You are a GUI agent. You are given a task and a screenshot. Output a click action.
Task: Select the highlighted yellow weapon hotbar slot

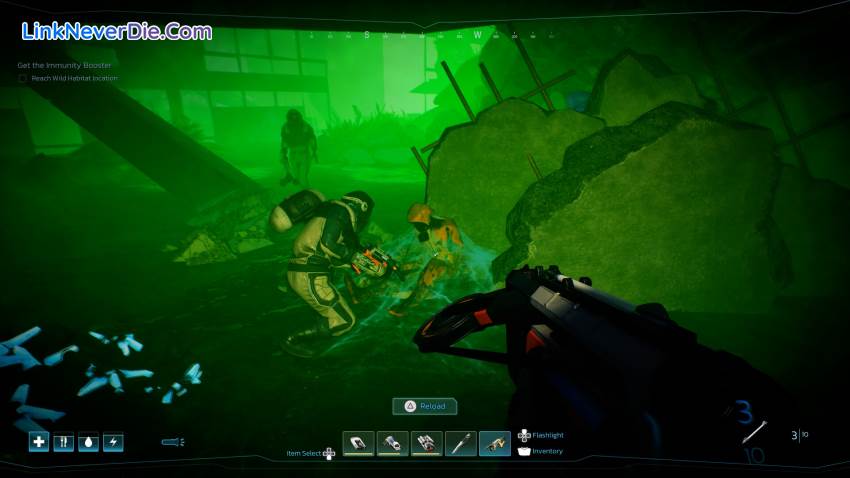[x=495, y=443]
